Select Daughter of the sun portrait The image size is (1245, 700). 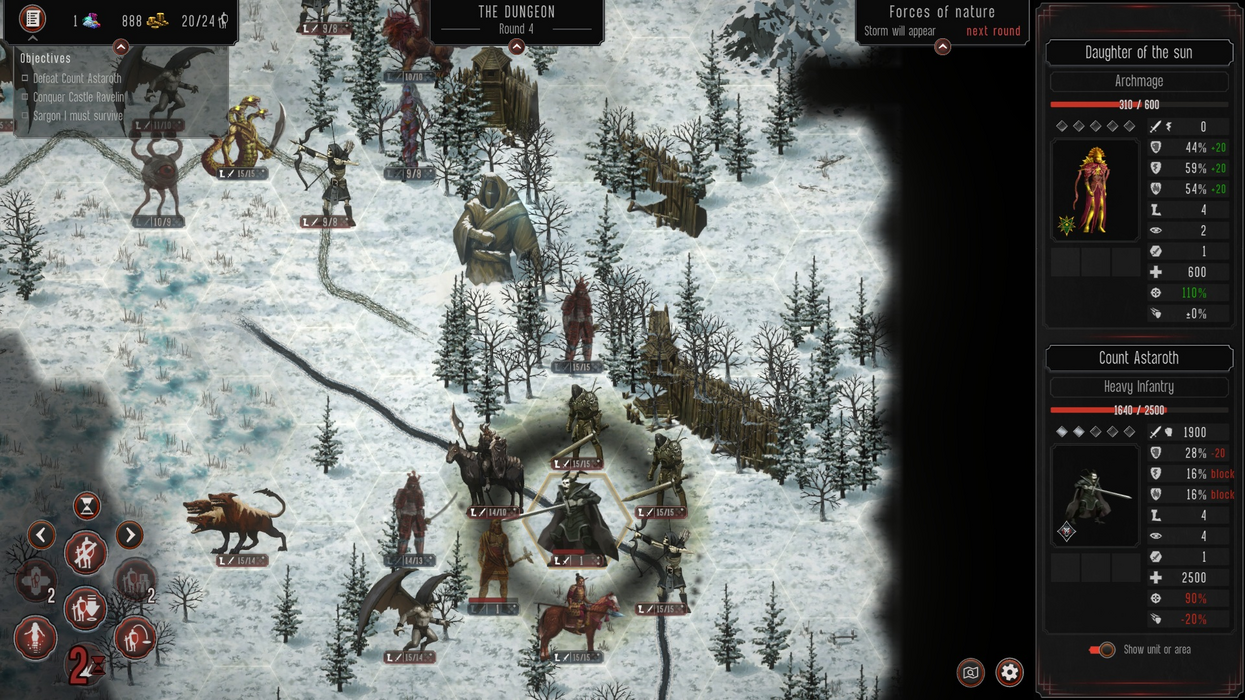(1094, 190)
